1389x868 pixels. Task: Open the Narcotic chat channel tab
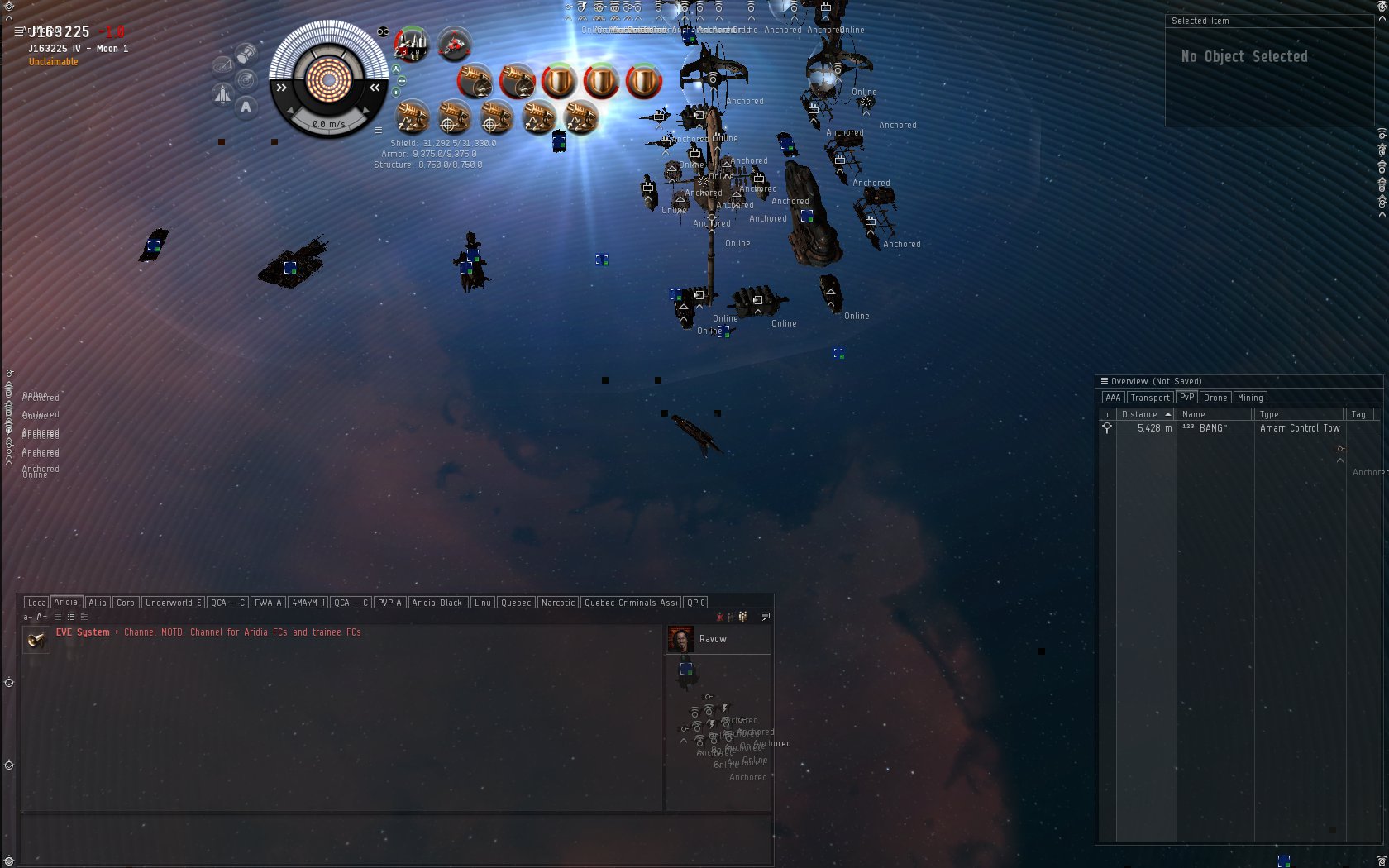[558, 603]
